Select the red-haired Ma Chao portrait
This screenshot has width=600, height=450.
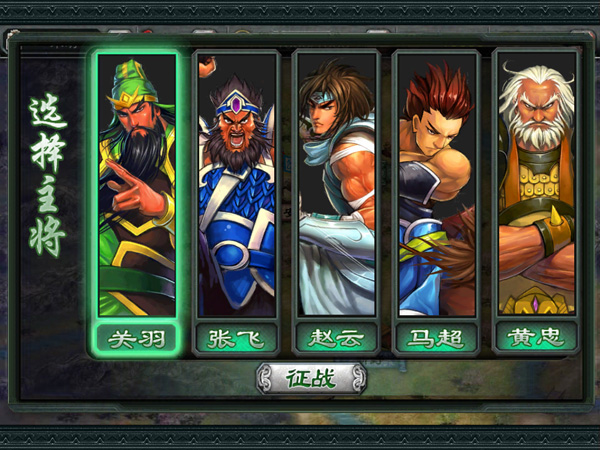click(x=436, y=185)
